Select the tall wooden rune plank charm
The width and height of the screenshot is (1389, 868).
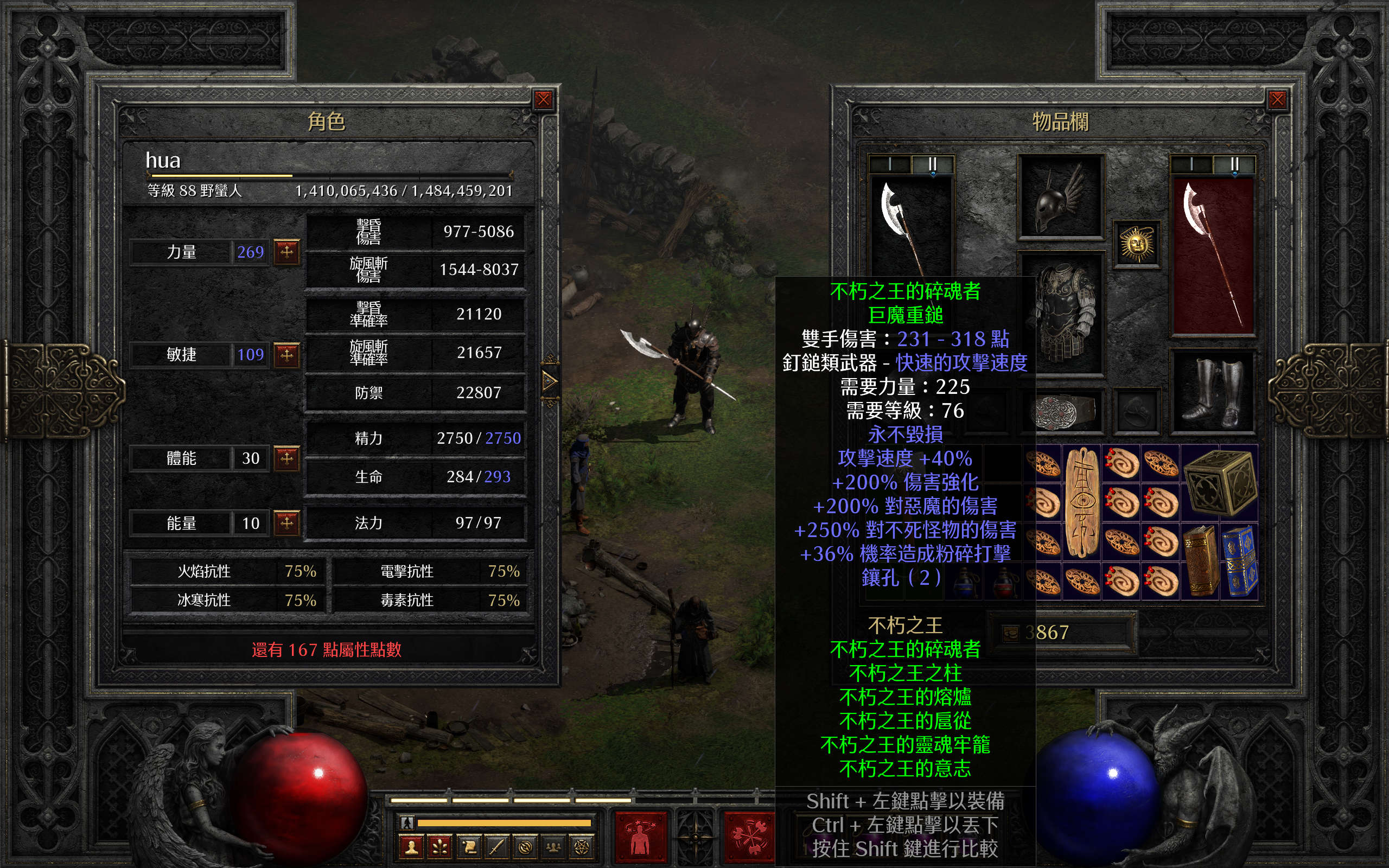1082,502
